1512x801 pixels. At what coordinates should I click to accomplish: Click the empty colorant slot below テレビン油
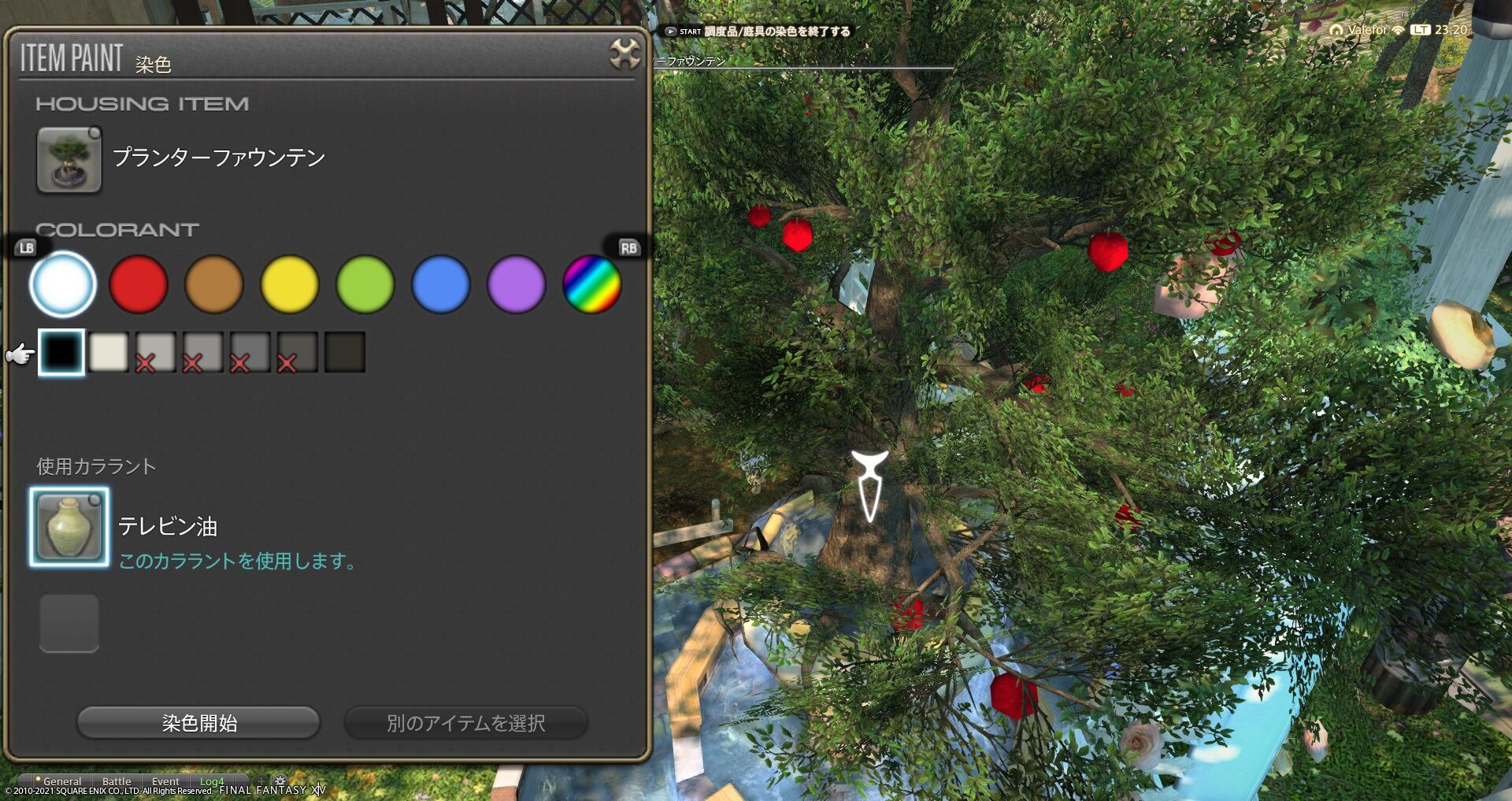[69, 623]
